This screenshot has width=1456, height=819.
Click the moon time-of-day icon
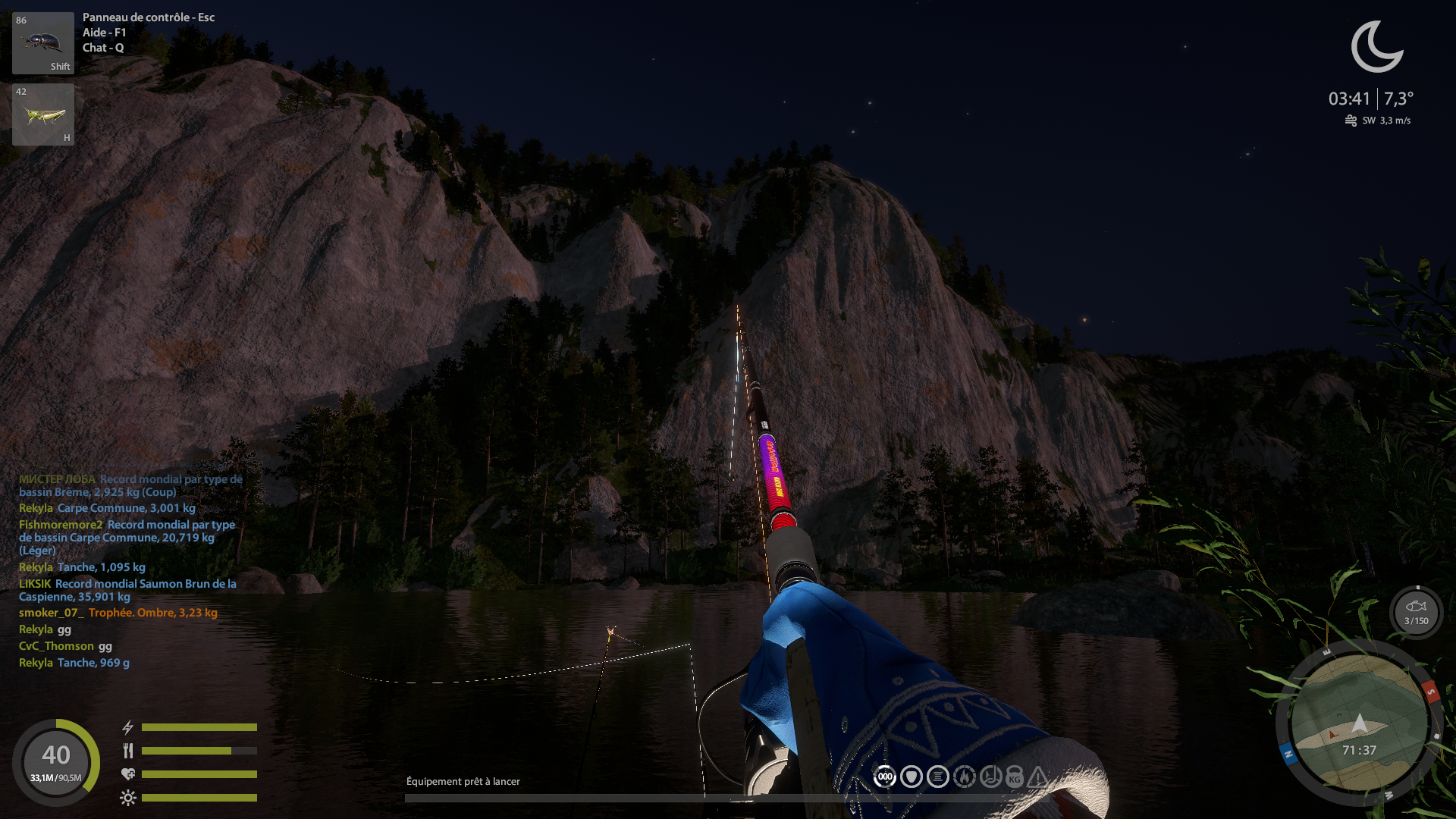point(1376,47)
